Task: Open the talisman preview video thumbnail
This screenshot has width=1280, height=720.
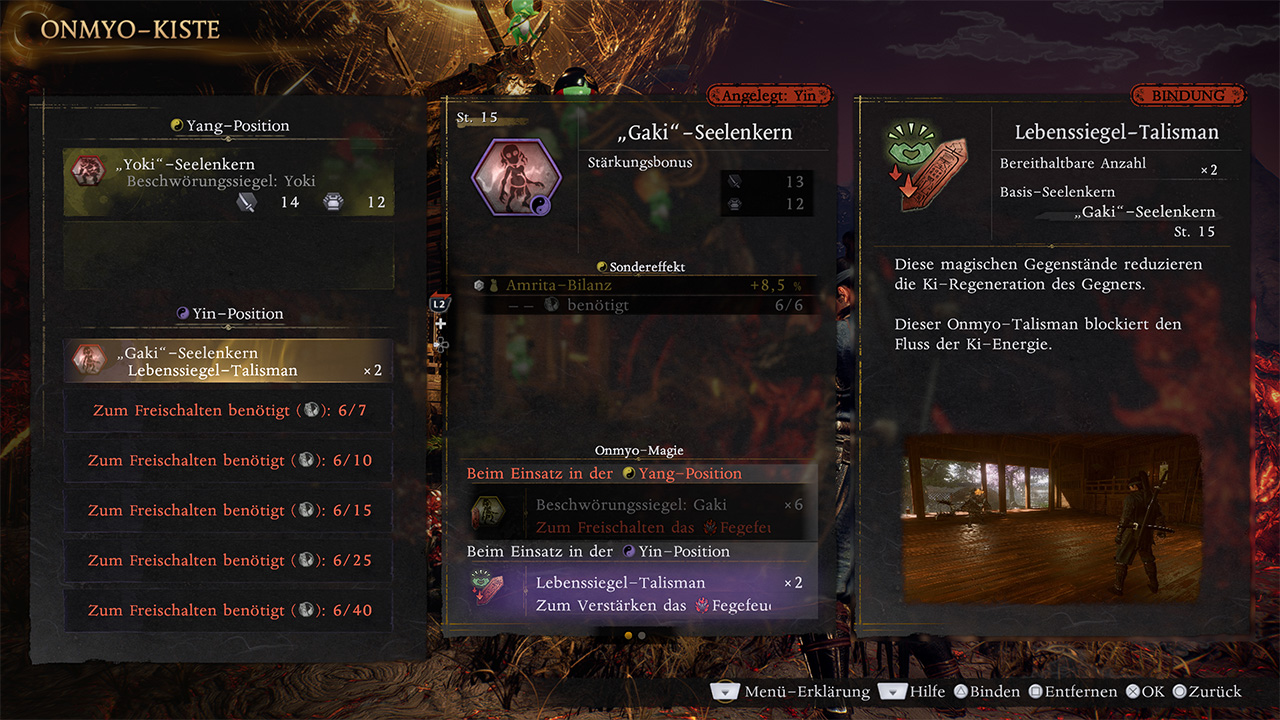Action: (1052, 518)
